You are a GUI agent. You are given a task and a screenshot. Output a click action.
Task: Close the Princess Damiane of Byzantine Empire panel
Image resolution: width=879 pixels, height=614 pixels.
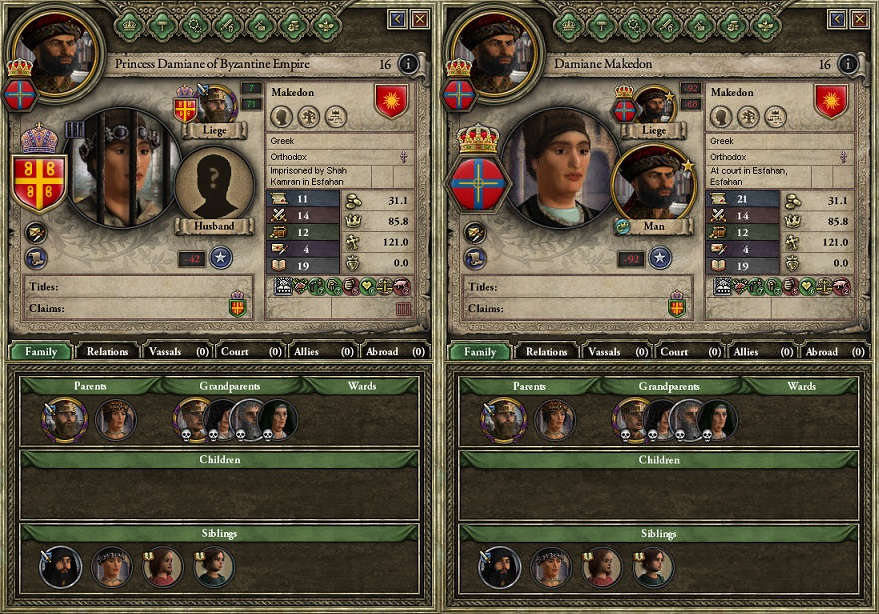[x=420, y=19]
